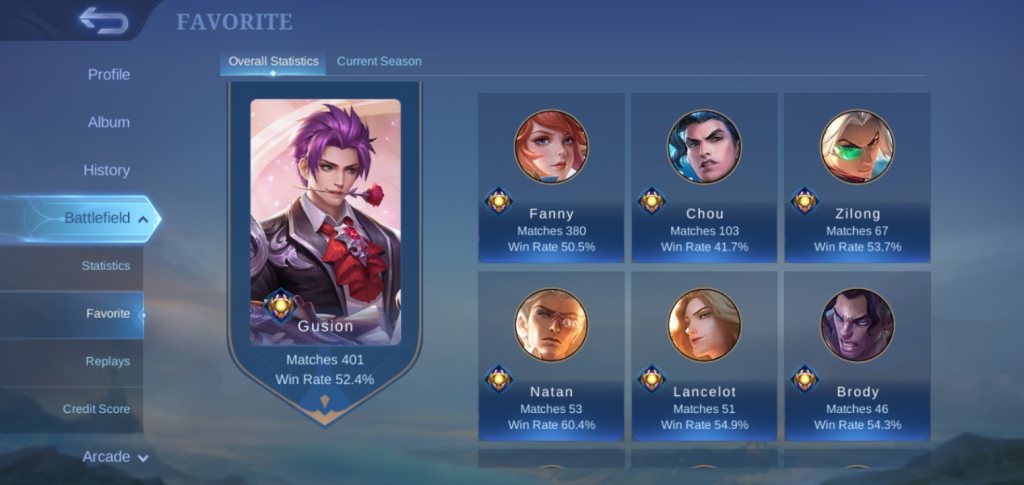Pick the Lancelot hero card
This screenshot has width=1024, height=485.
(704, 356)
